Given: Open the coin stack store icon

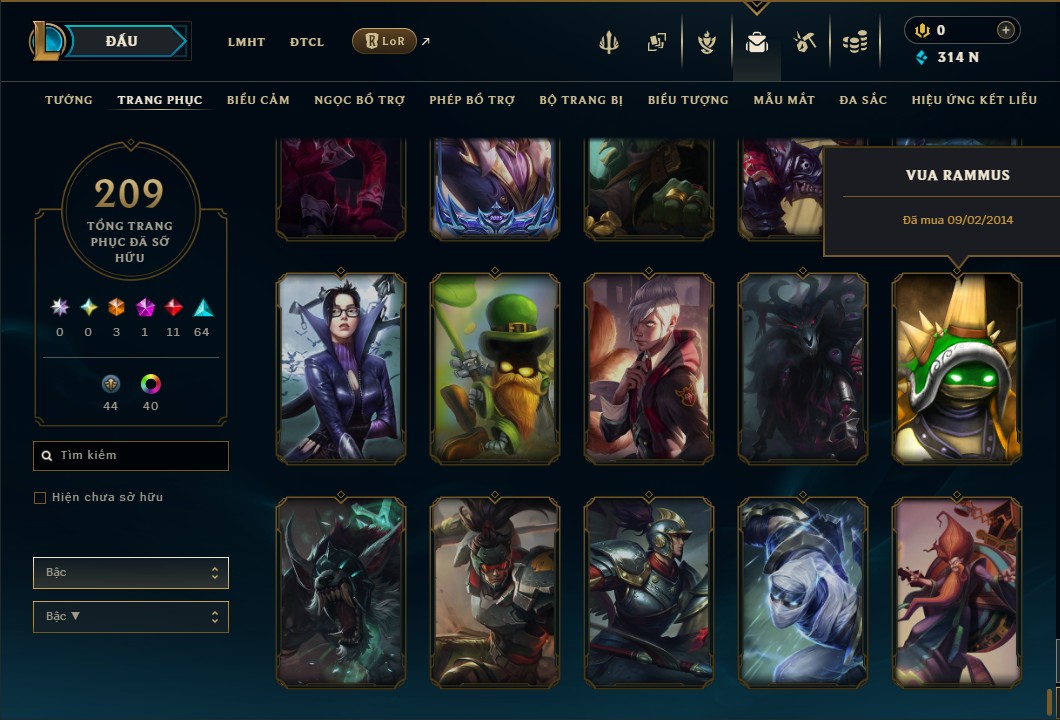Looking at the screenshot, I should [854, 42].
